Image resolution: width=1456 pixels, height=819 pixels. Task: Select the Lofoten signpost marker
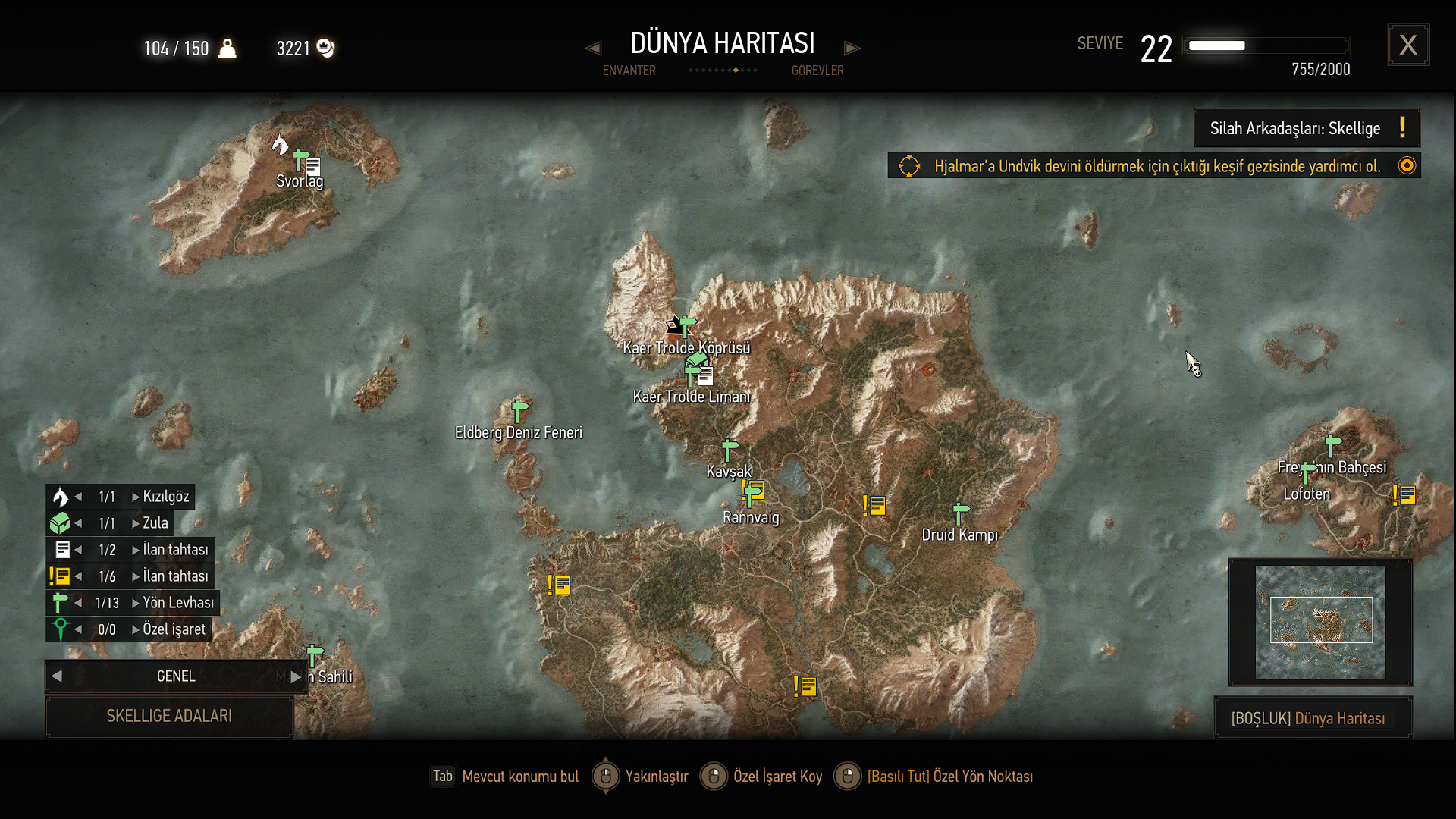tap(1307, 472)
